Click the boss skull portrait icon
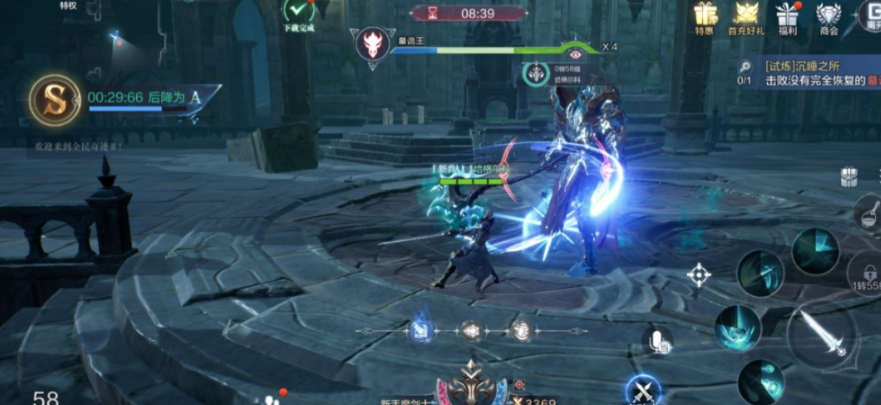Image resolution: width=881 pixels, height=405 pixels. point(372,43)
